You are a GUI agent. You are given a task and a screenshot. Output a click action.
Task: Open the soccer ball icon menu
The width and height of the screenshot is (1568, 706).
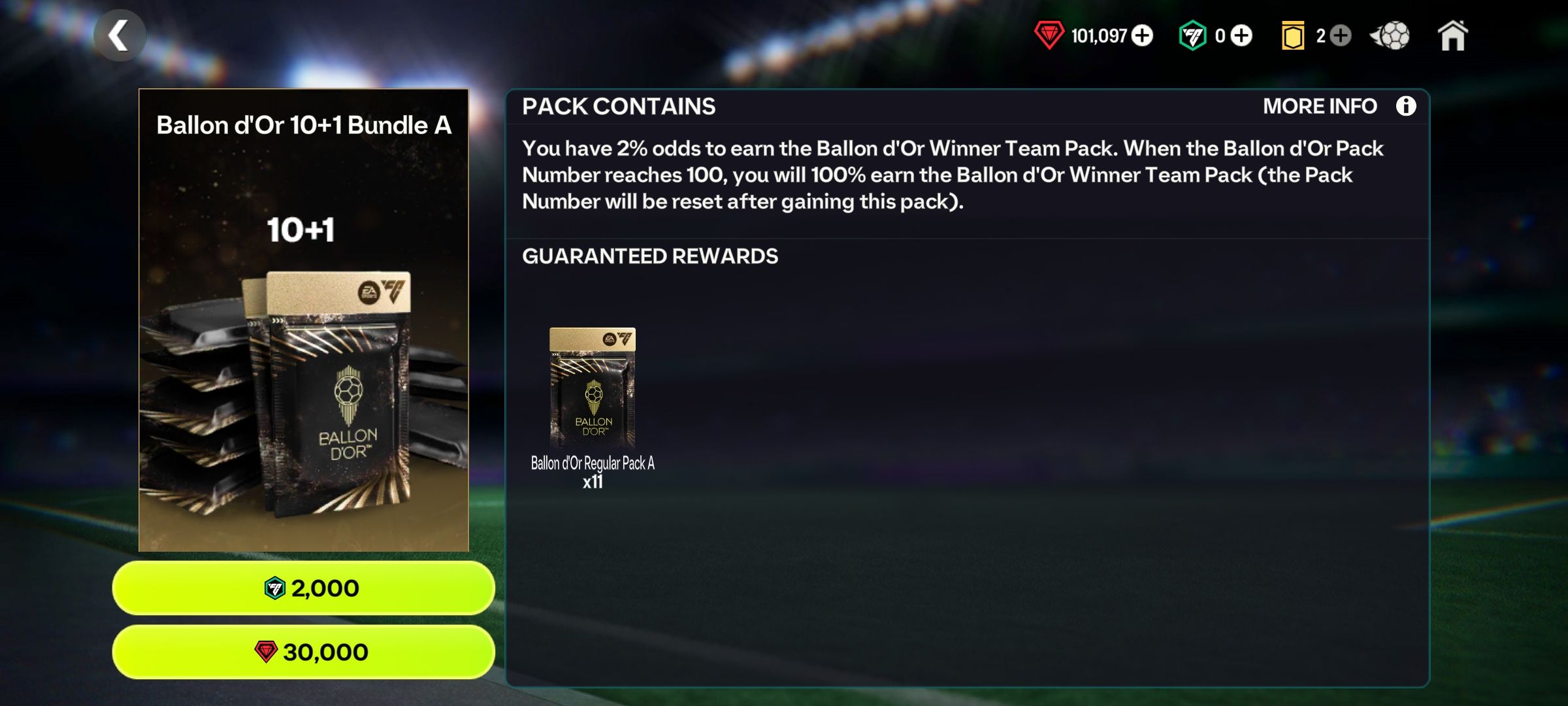coord(1391,36)
